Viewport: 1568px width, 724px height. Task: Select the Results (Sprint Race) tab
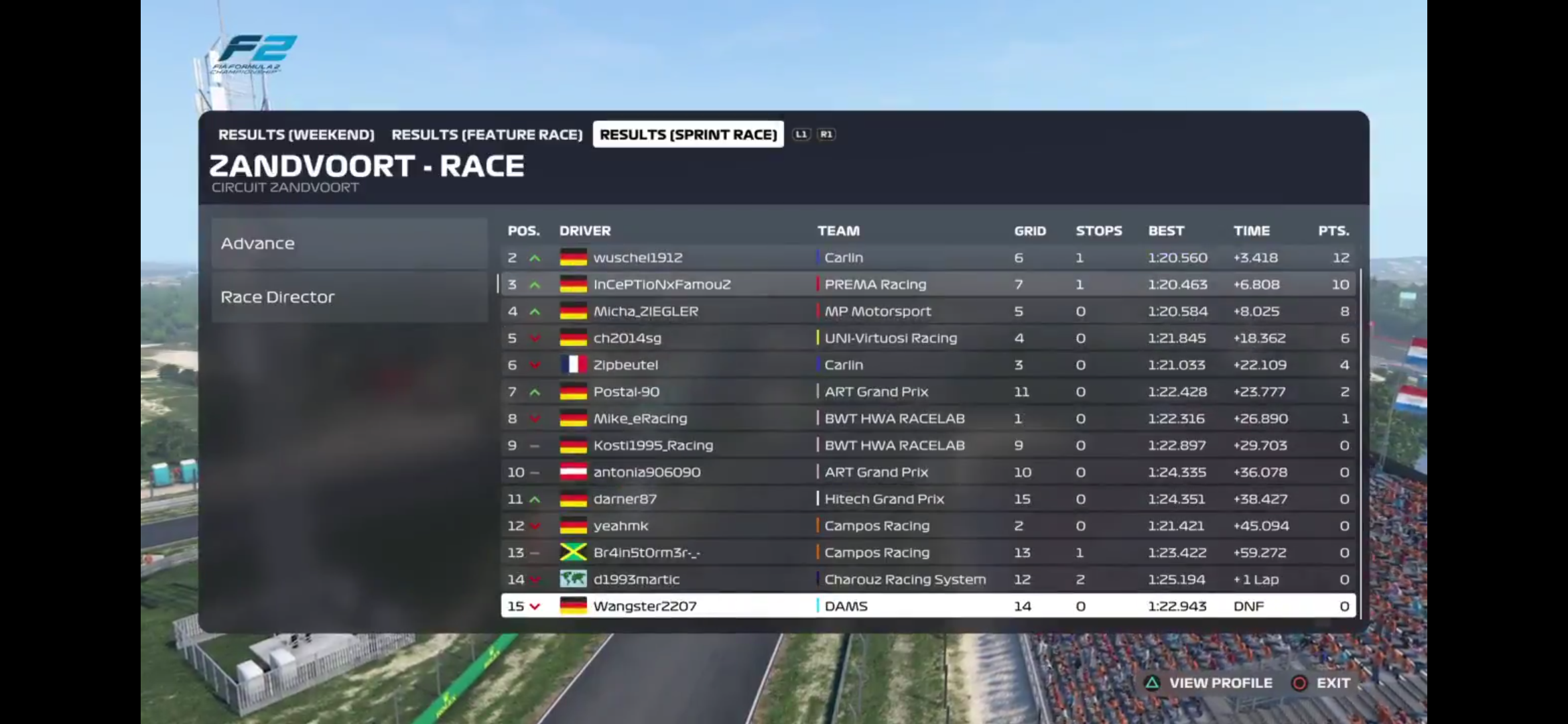pos(688,135)
